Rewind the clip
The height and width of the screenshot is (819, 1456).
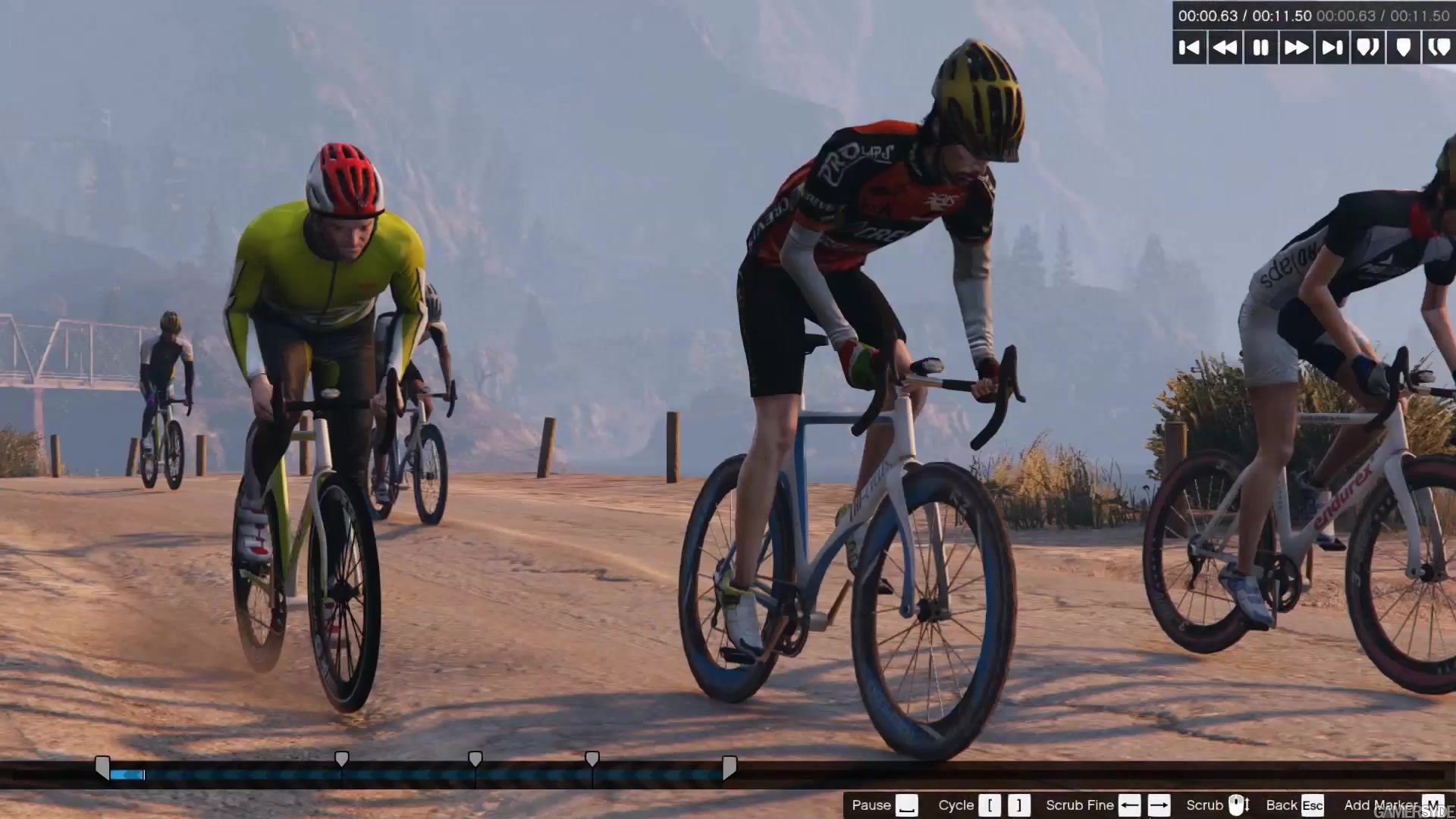point(1225,48)
